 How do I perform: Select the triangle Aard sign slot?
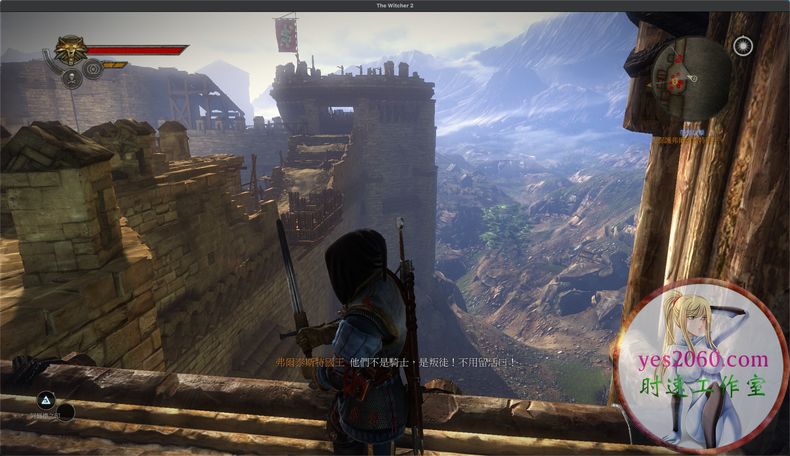tap(45, 400)
